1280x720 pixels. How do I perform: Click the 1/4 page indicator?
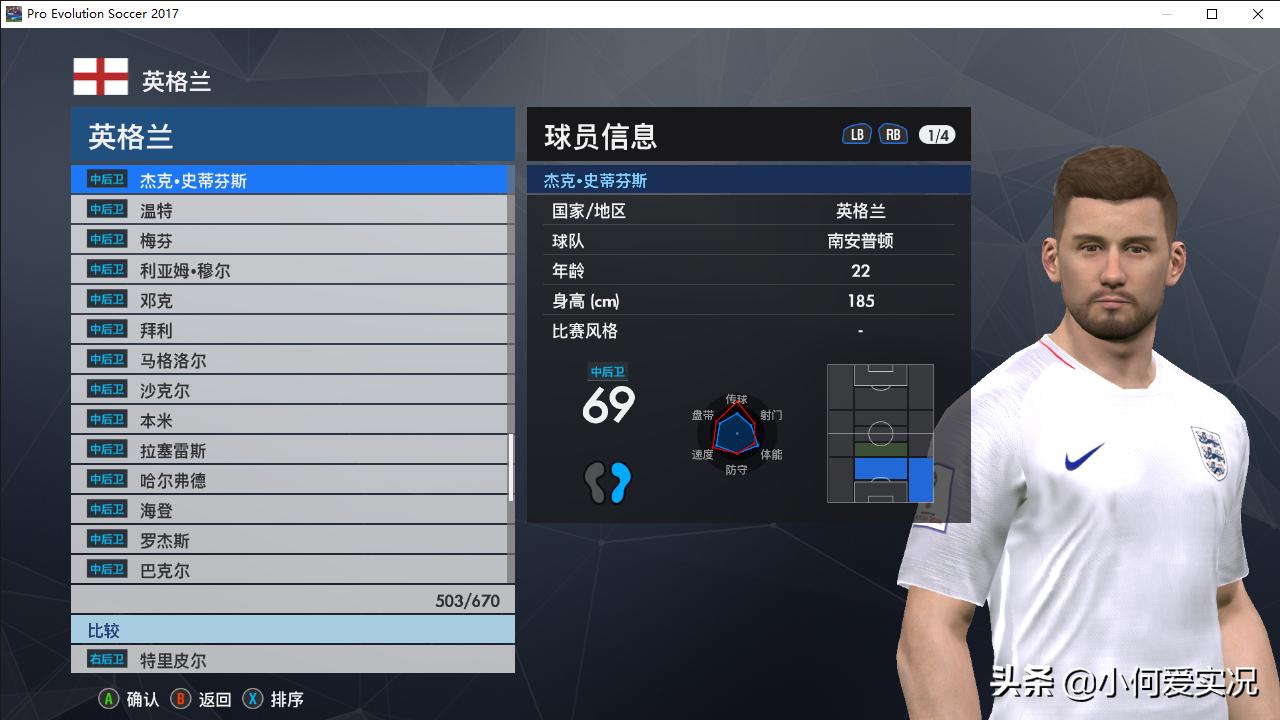click(936, 133)
